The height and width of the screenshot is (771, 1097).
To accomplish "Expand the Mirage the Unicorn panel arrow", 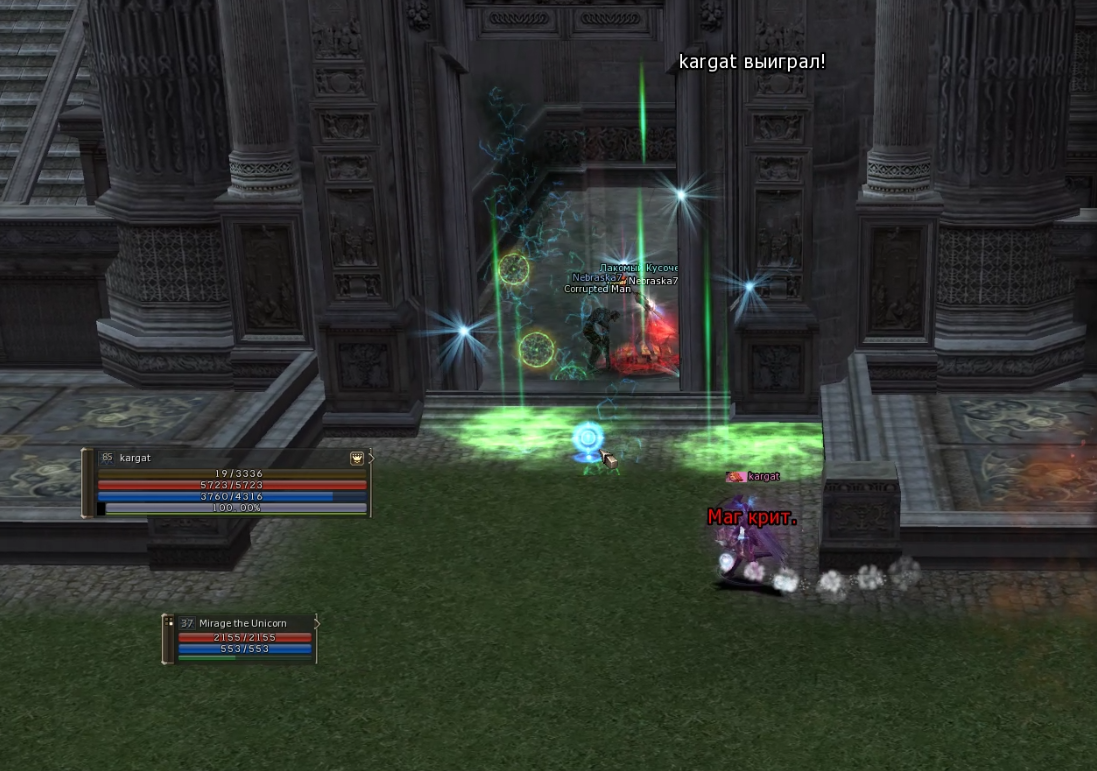I will click(x=317, y=622).
